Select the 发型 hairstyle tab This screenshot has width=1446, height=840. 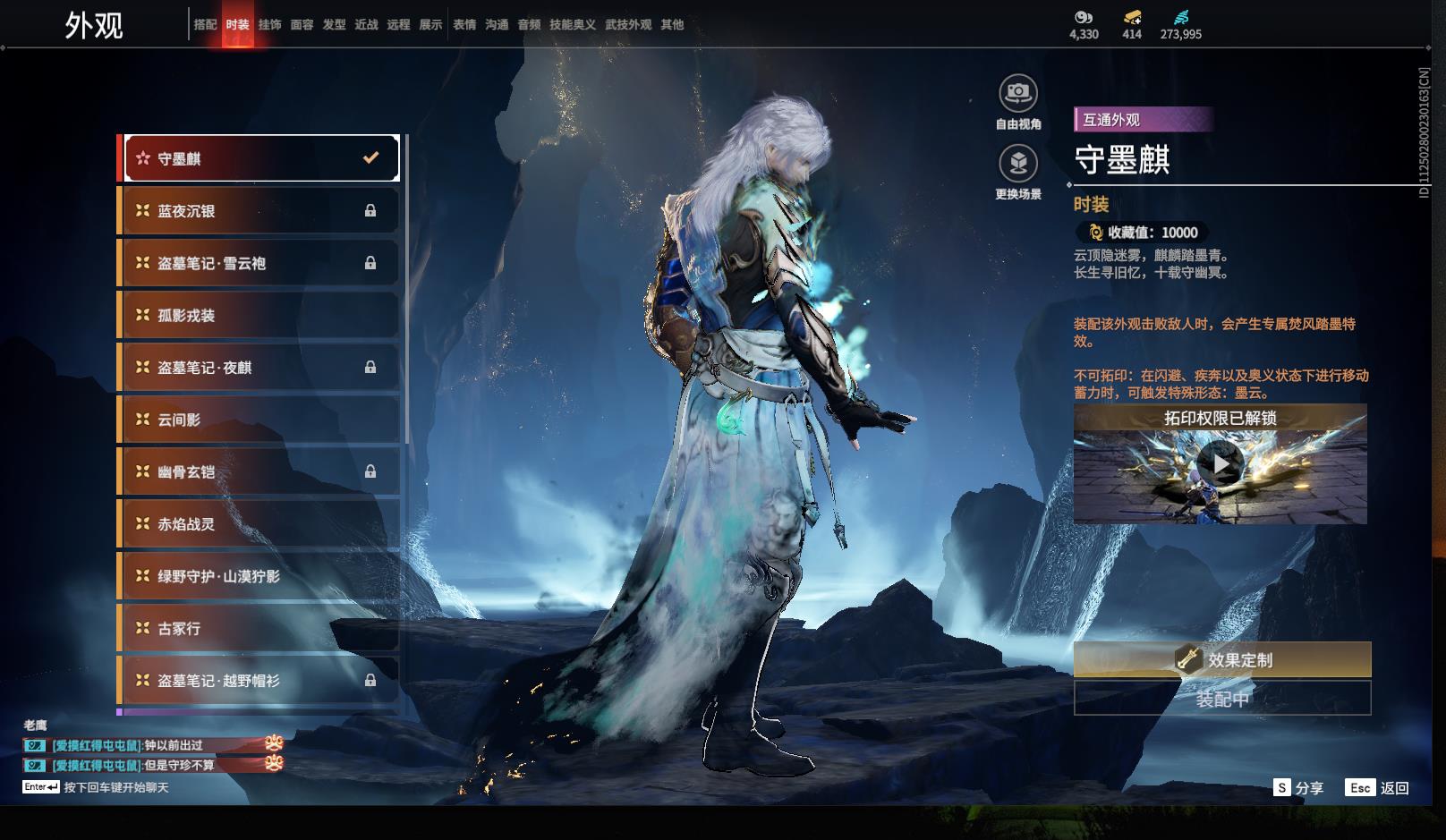tap(334, 25)
